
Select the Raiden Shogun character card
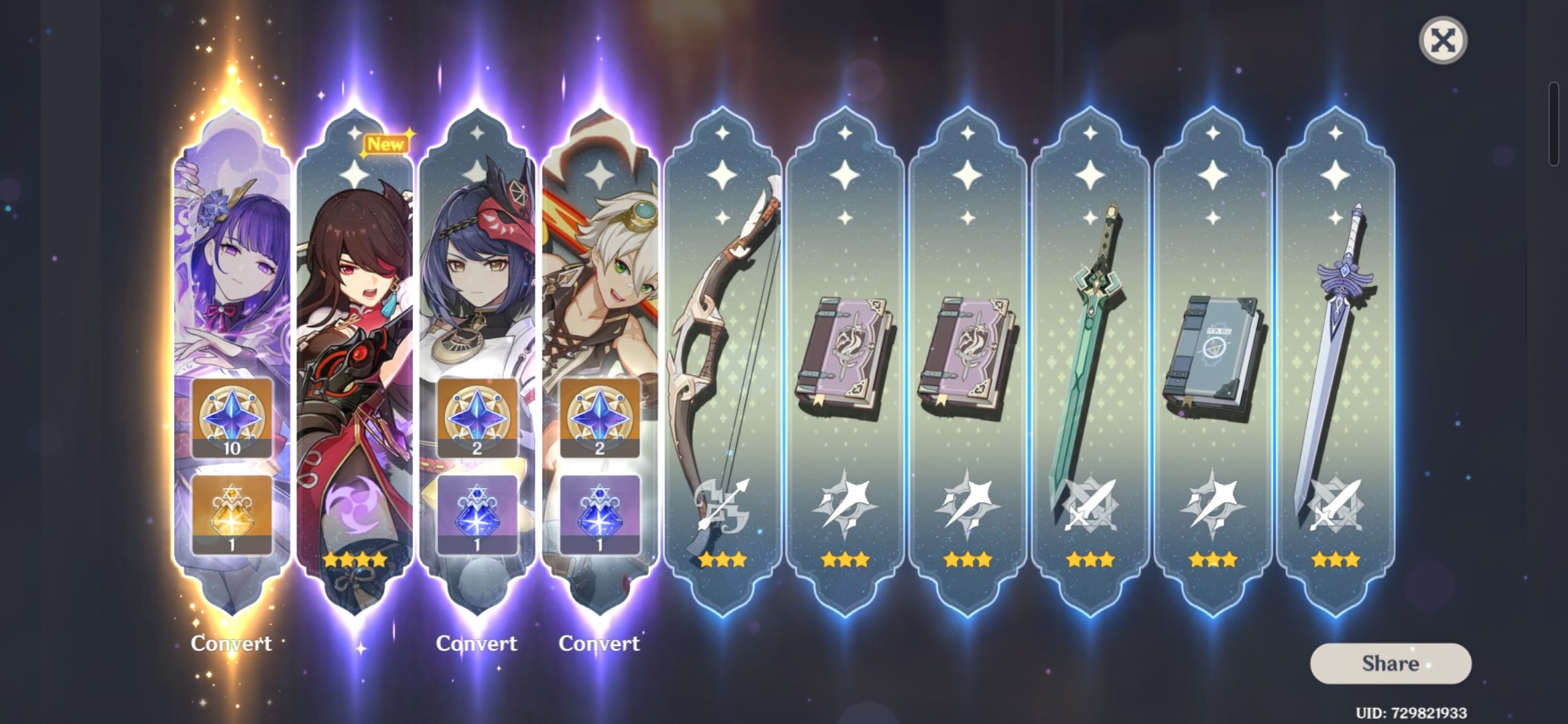click(x=231, y=268)
